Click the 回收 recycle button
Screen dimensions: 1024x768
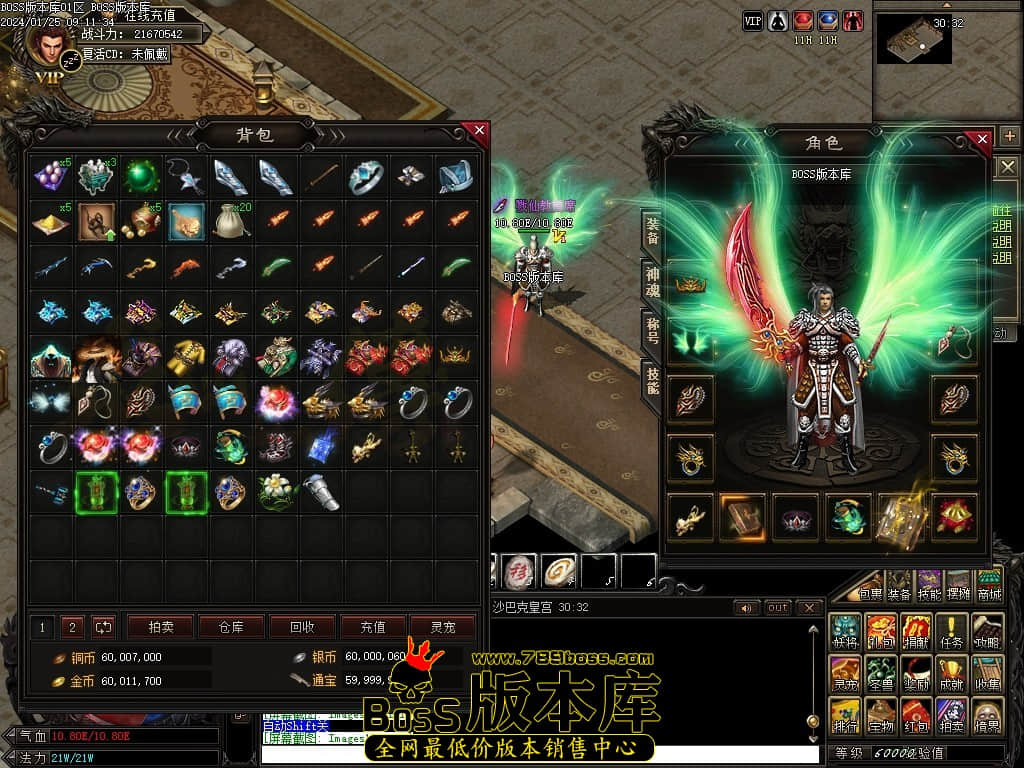coord(302,627)
